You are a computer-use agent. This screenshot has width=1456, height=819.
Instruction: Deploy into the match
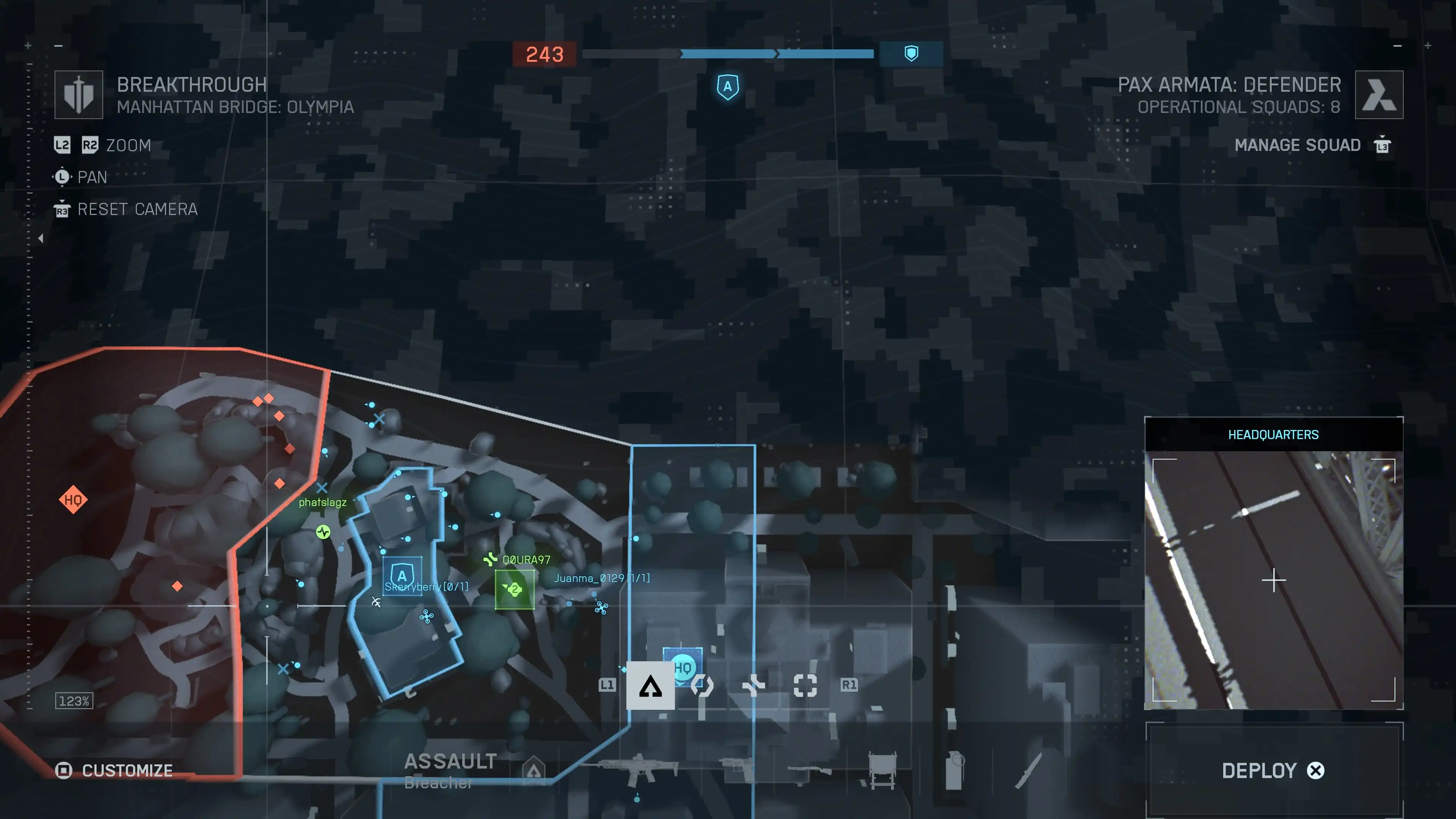click(1274, 770)
